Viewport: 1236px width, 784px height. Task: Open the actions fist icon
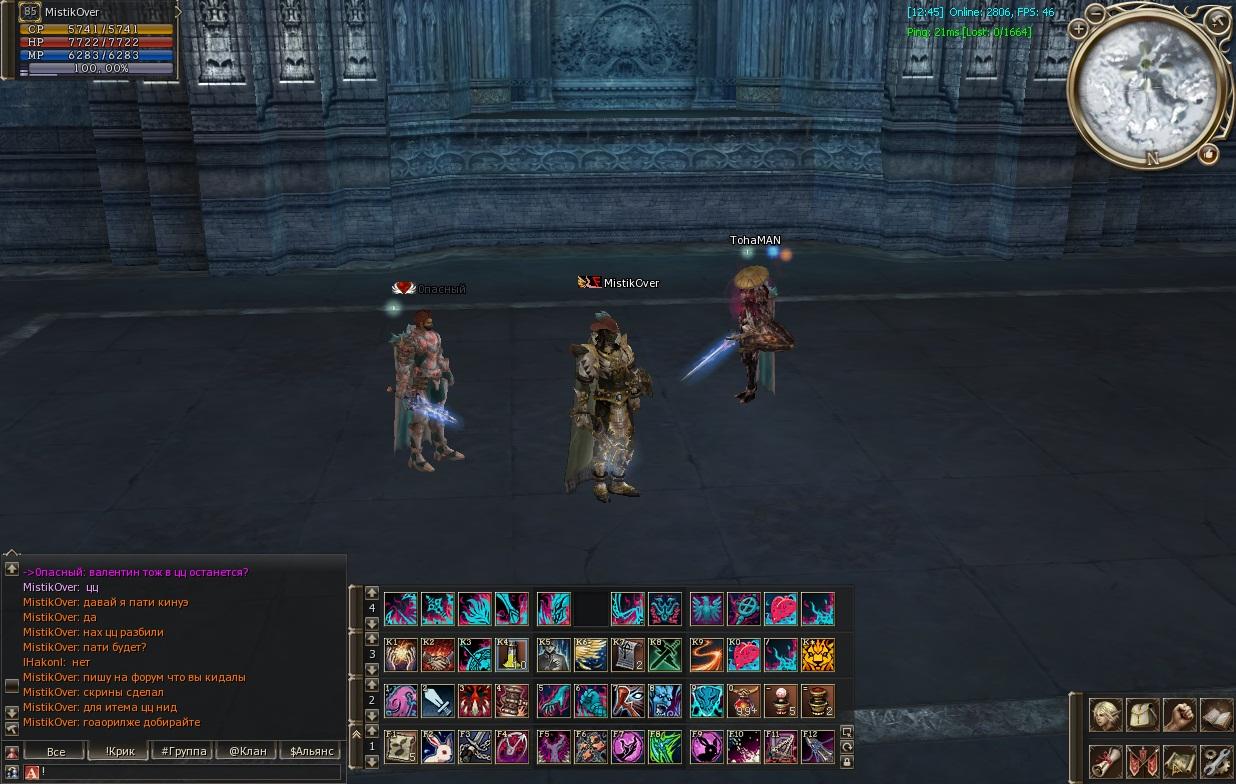(1179, 715)
